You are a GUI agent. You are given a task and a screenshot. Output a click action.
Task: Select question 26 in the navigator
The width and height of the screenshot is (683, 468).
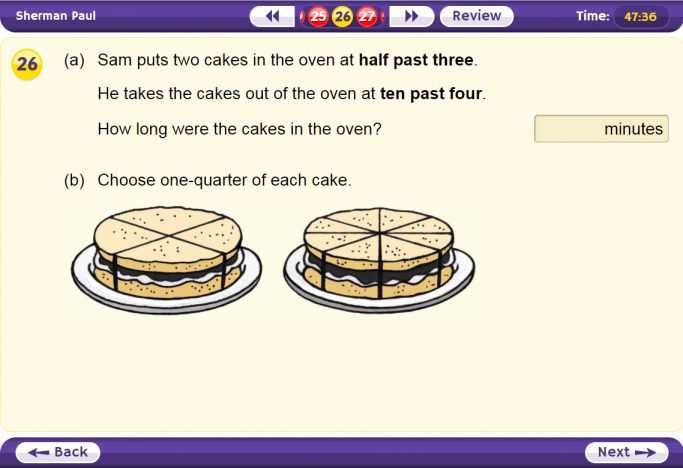[x=343, y=16]
